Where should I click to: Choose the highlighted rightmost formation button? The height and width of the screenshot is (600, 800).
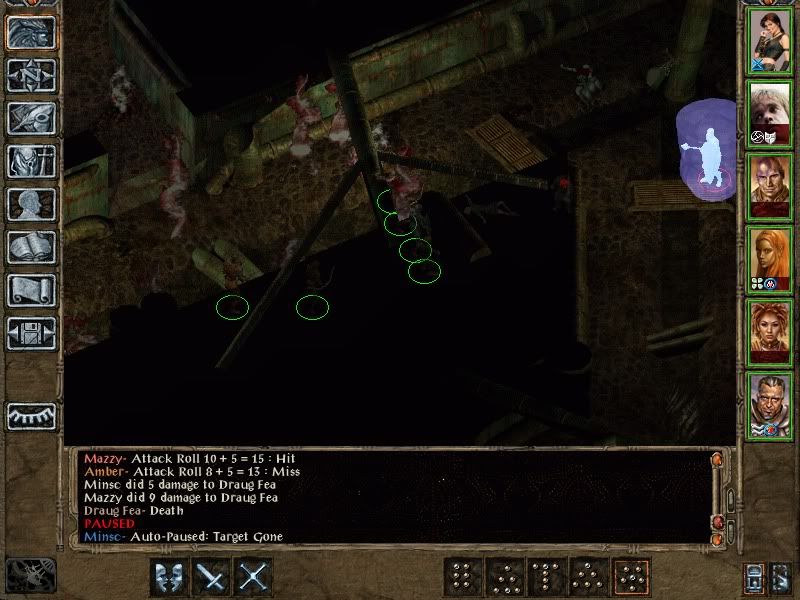[632, 577]
